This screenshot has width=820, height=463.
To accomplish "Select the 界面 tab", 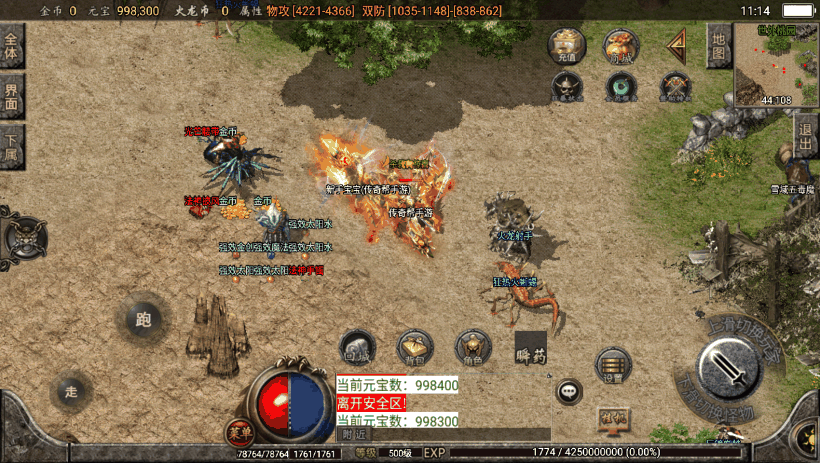I will click(x=12, y=97).
